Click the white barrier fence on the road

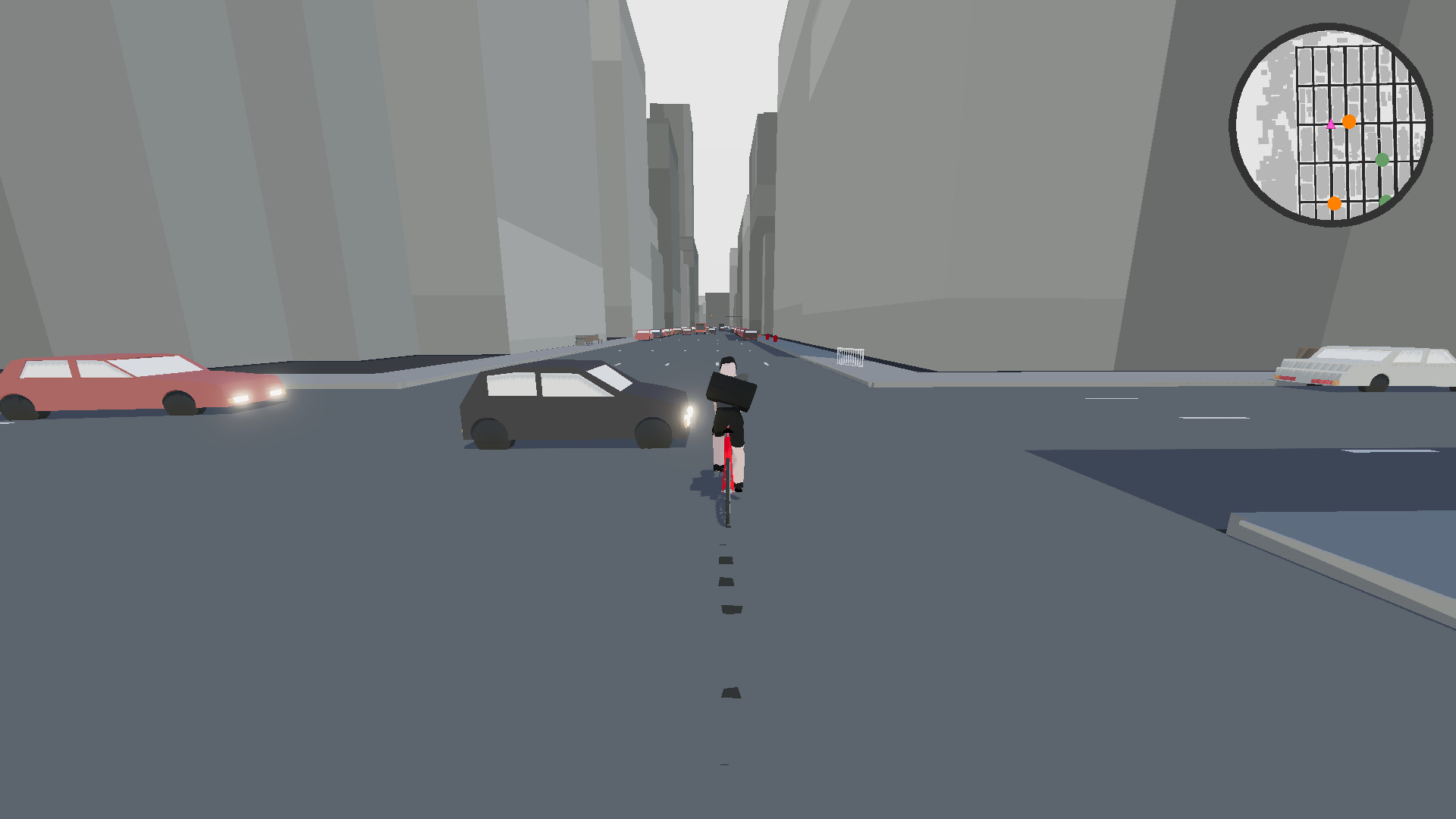[850, 355]
